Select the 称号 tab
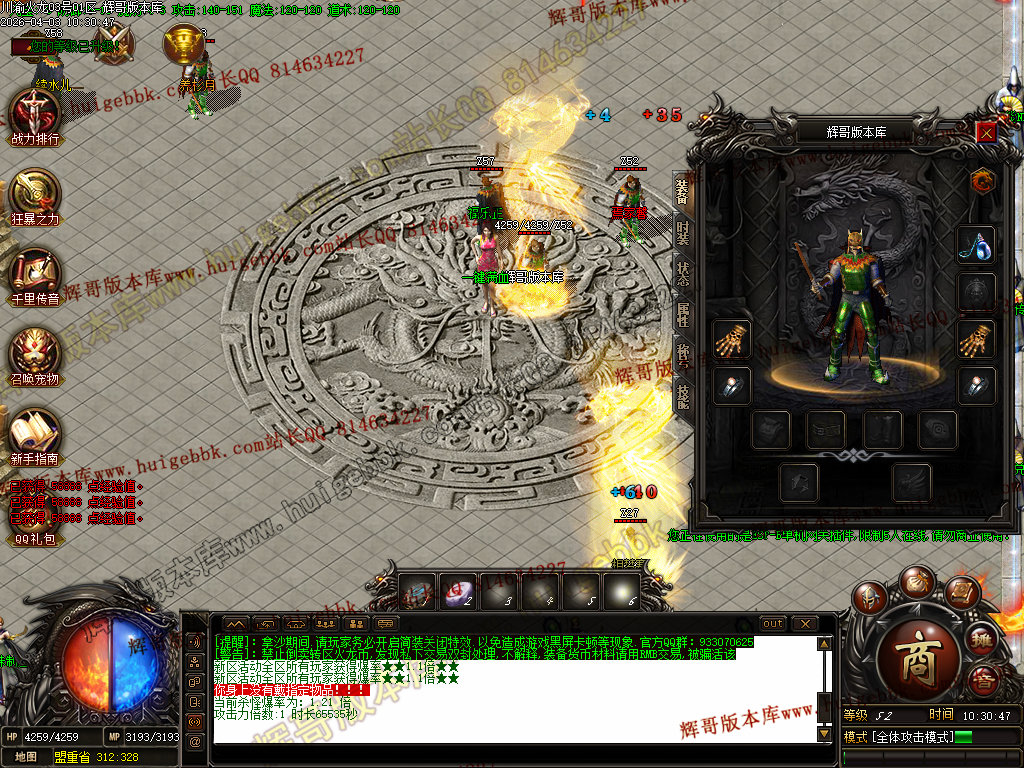The width and height of the screenshot is (1024, 768). (x=682, y=355)
